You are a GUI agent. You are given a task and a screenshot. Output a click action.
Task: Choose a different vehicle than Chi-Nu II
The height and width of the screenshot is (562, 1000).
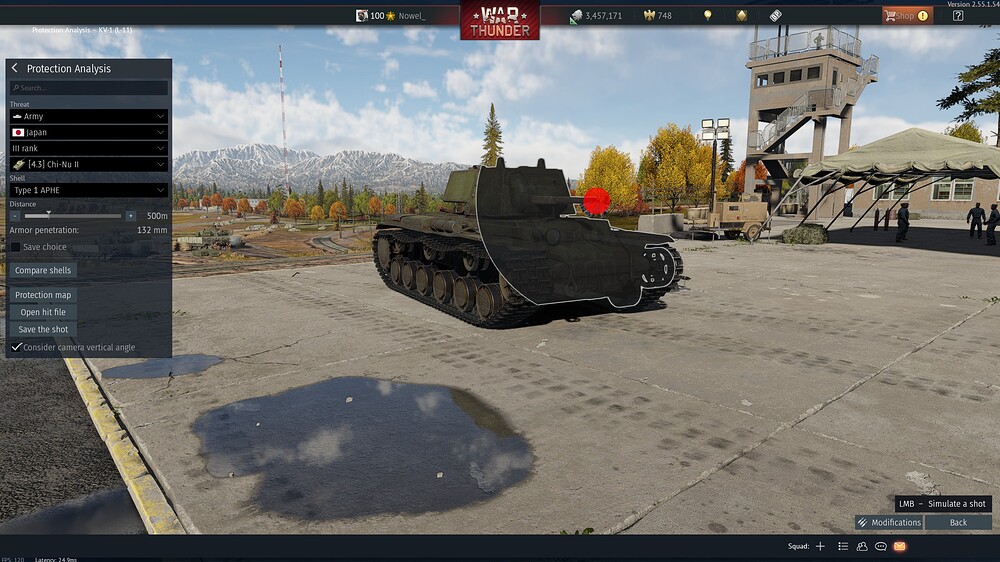pos(89,164)
